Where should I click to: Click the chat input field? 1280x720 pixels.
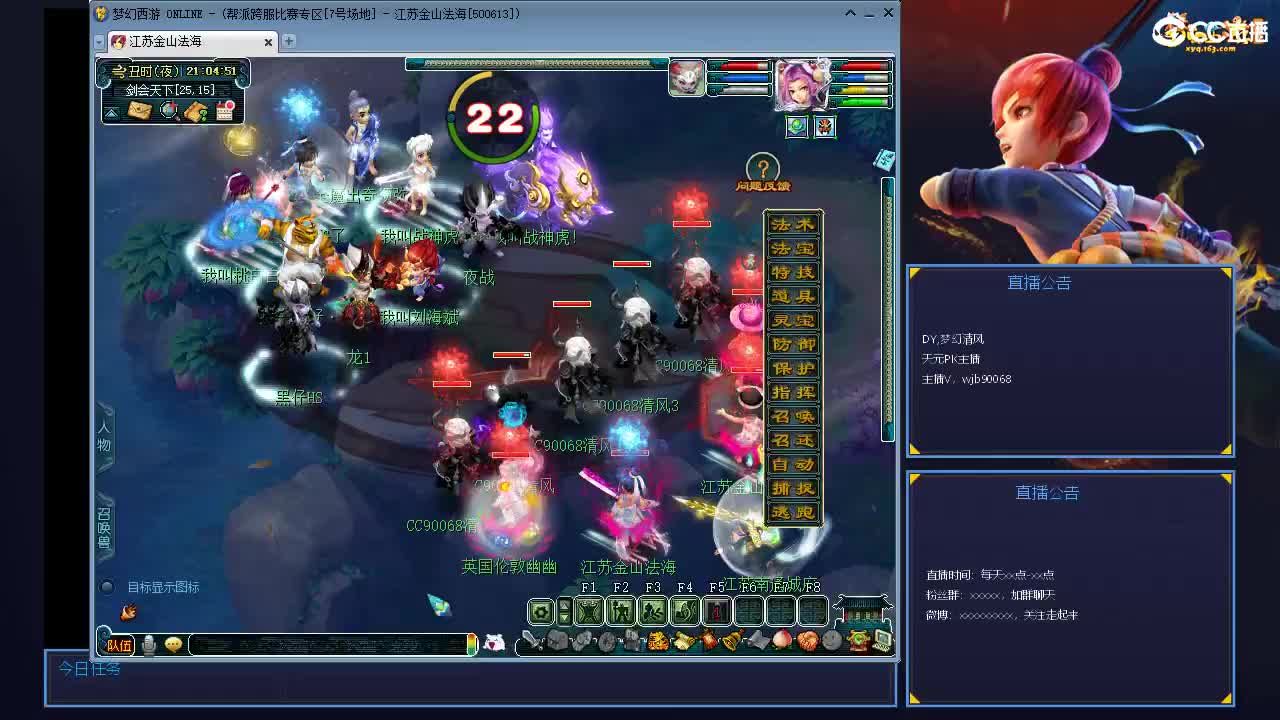pos(330,644)
